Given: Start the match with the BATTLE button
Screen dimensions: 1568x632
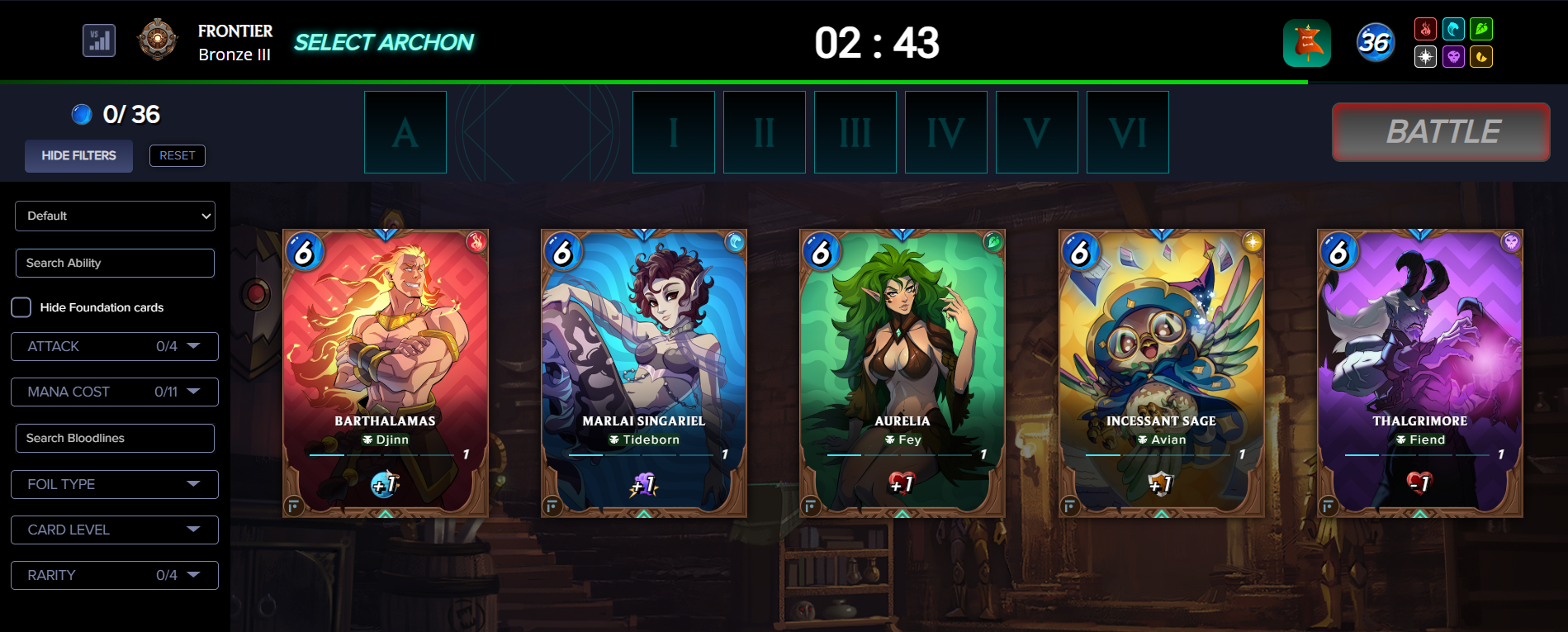Looking at the screenshot, I should (1441, 132).
